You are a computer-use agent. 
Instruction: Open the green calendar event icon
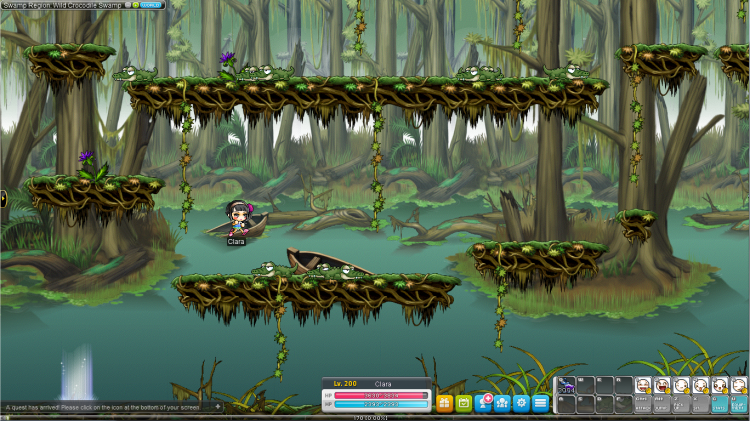point(464,403)
